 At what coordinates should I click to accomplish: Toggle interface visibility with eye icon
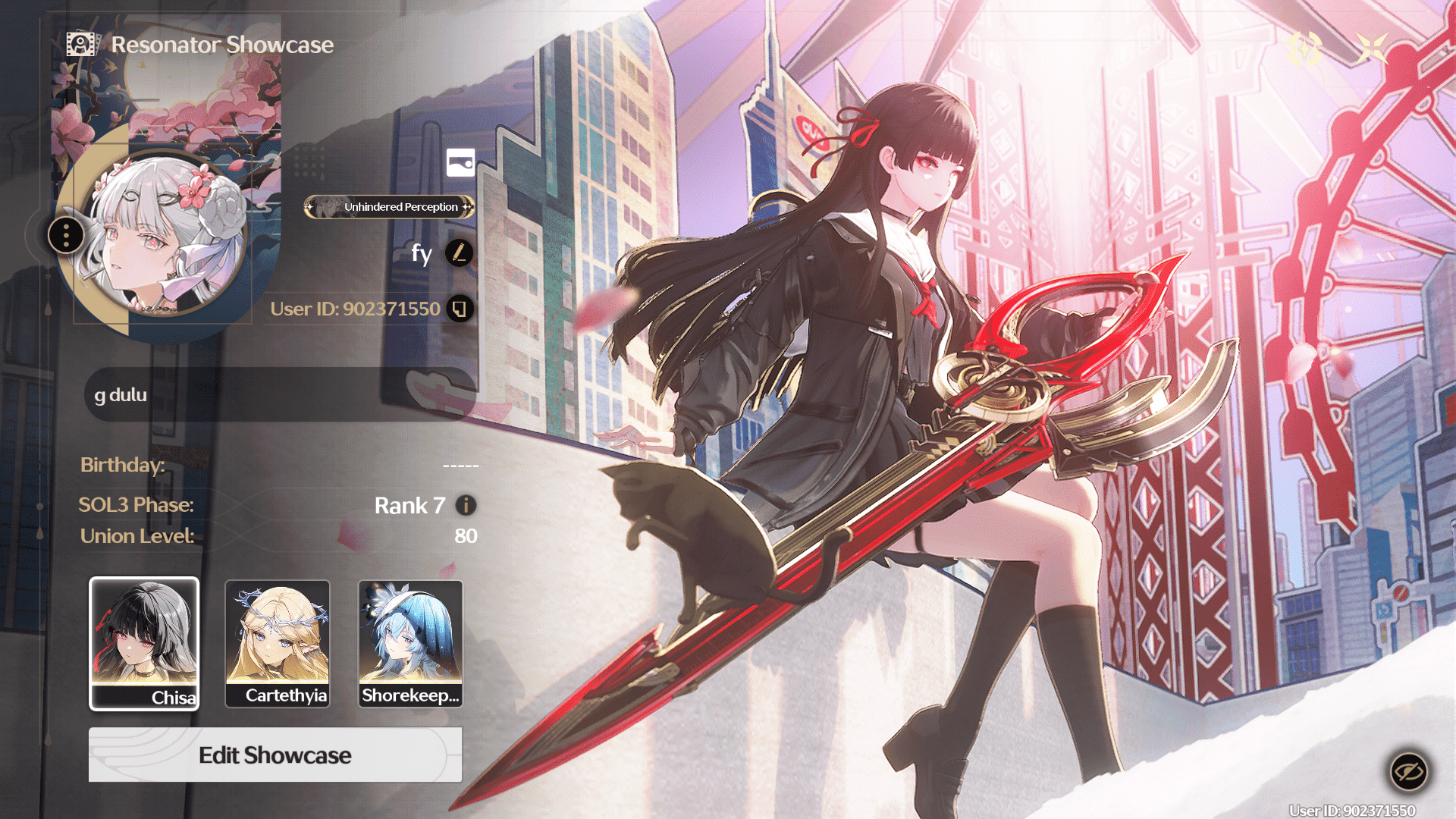coord(1408,772)
